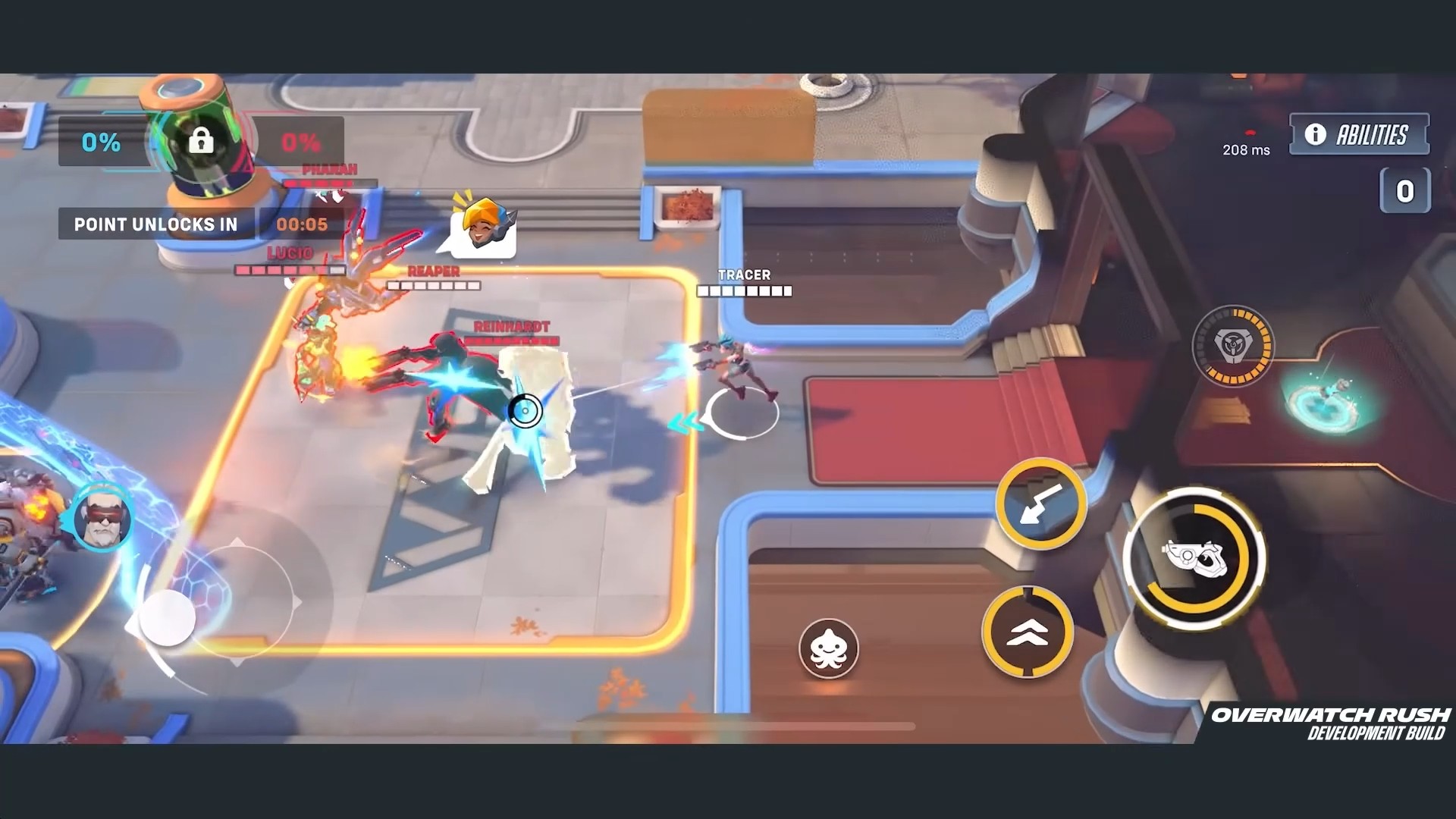Tap Reaper's health bar nameplate

click(x=433, y=280)
